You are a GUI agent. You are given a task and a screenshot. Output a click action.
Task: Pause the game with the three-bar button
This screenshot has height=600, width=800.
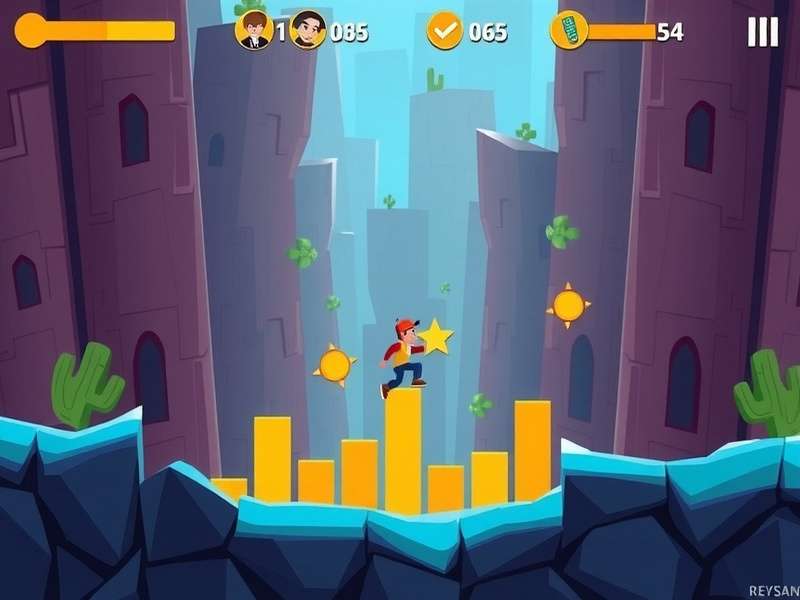pos(763,32)
